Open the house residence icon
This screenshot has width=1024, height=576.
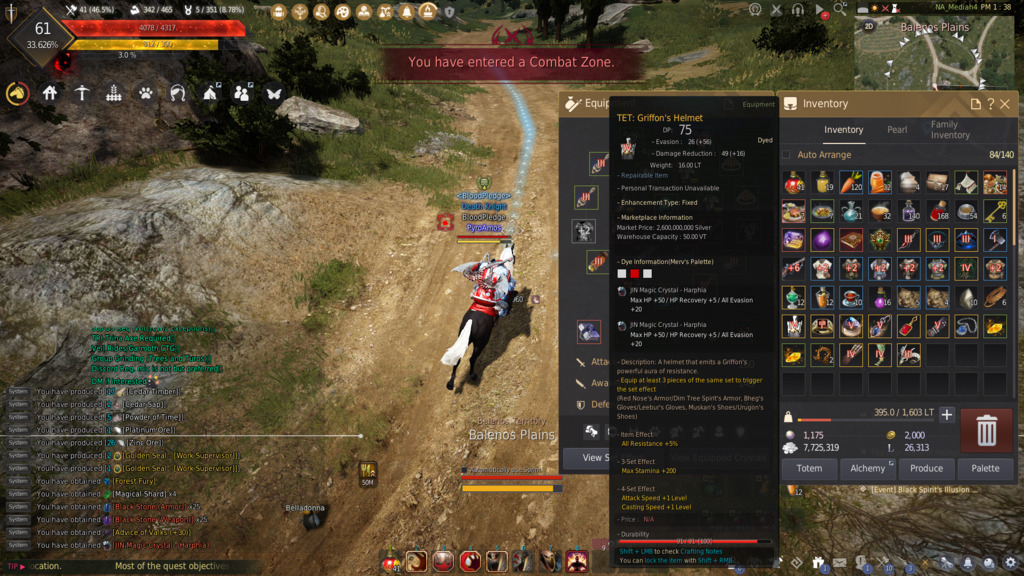click(49, 93)
